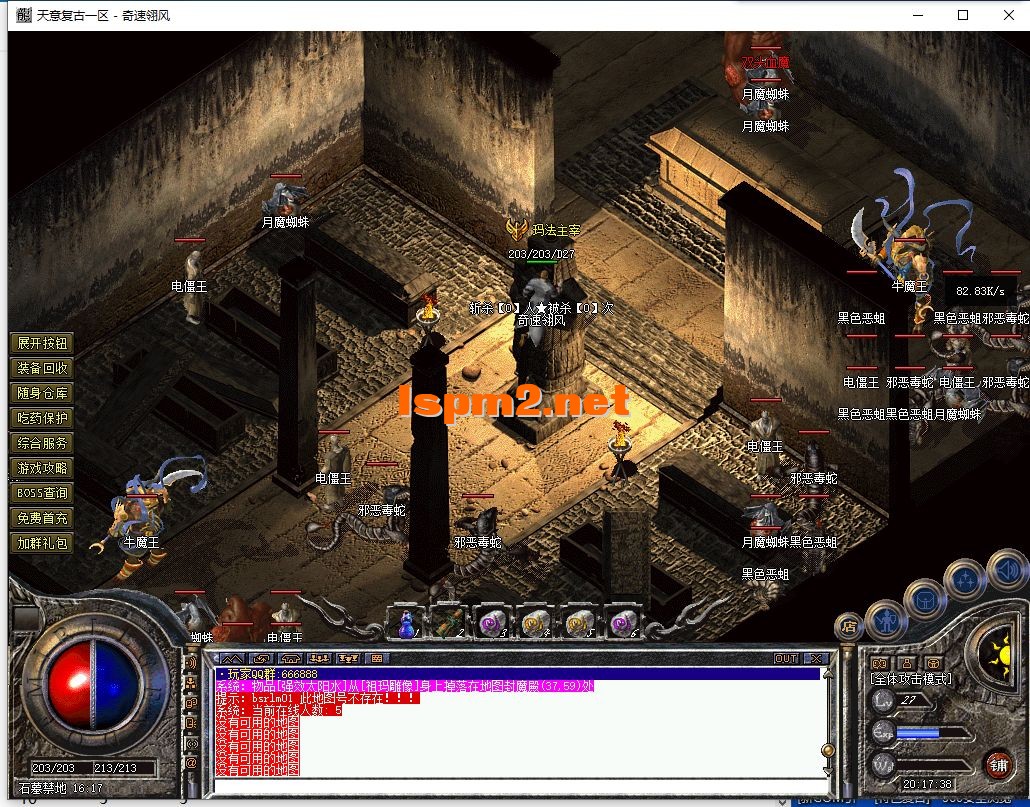Open the bag round icon
Image resolution: width=1030 pixels, height=807 pixels.
pyautogui.click(x=925, y=598)
